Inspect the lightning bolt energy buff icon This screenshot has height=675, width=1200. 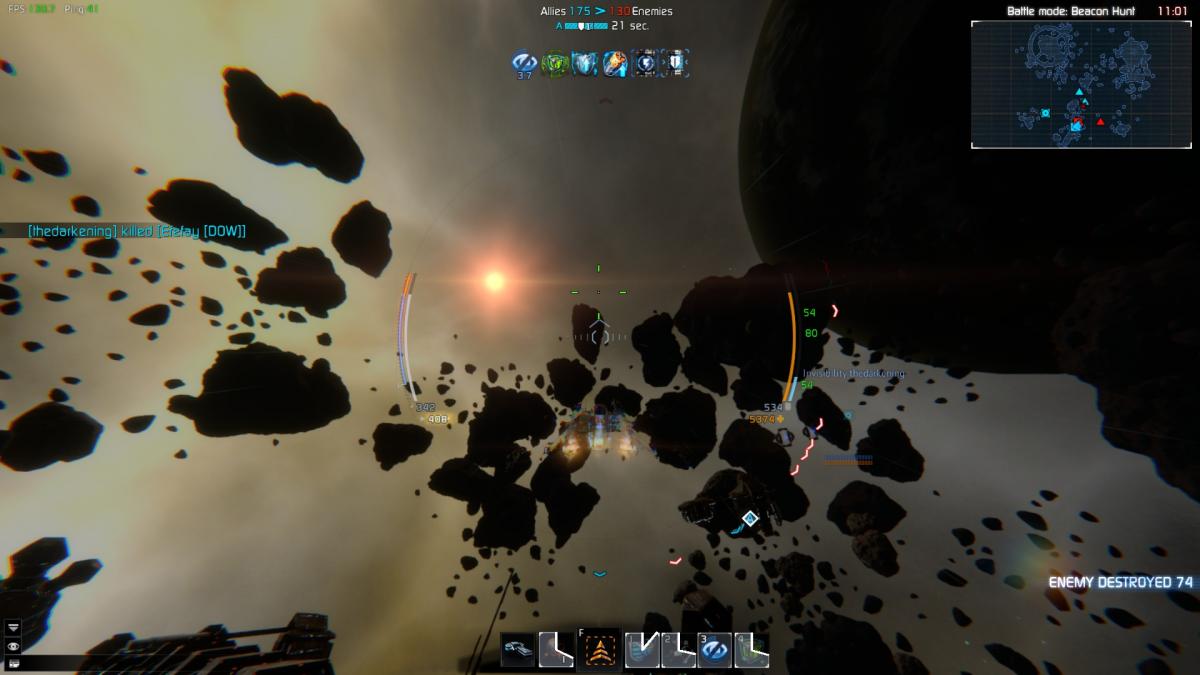645,63
